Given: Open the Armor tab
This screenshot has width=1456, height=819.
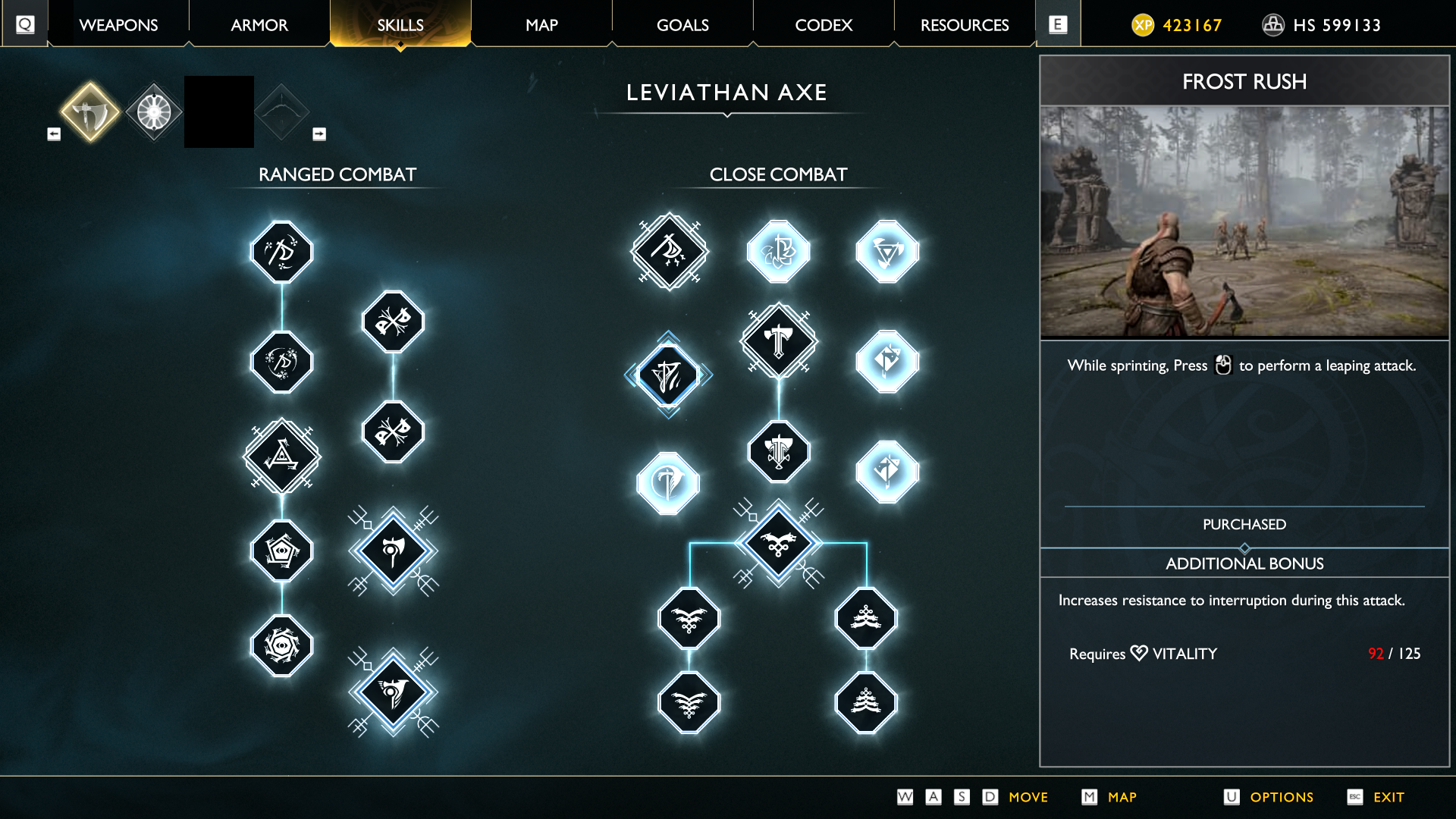Looking at the screenshot, I should (x=259, y=25).
